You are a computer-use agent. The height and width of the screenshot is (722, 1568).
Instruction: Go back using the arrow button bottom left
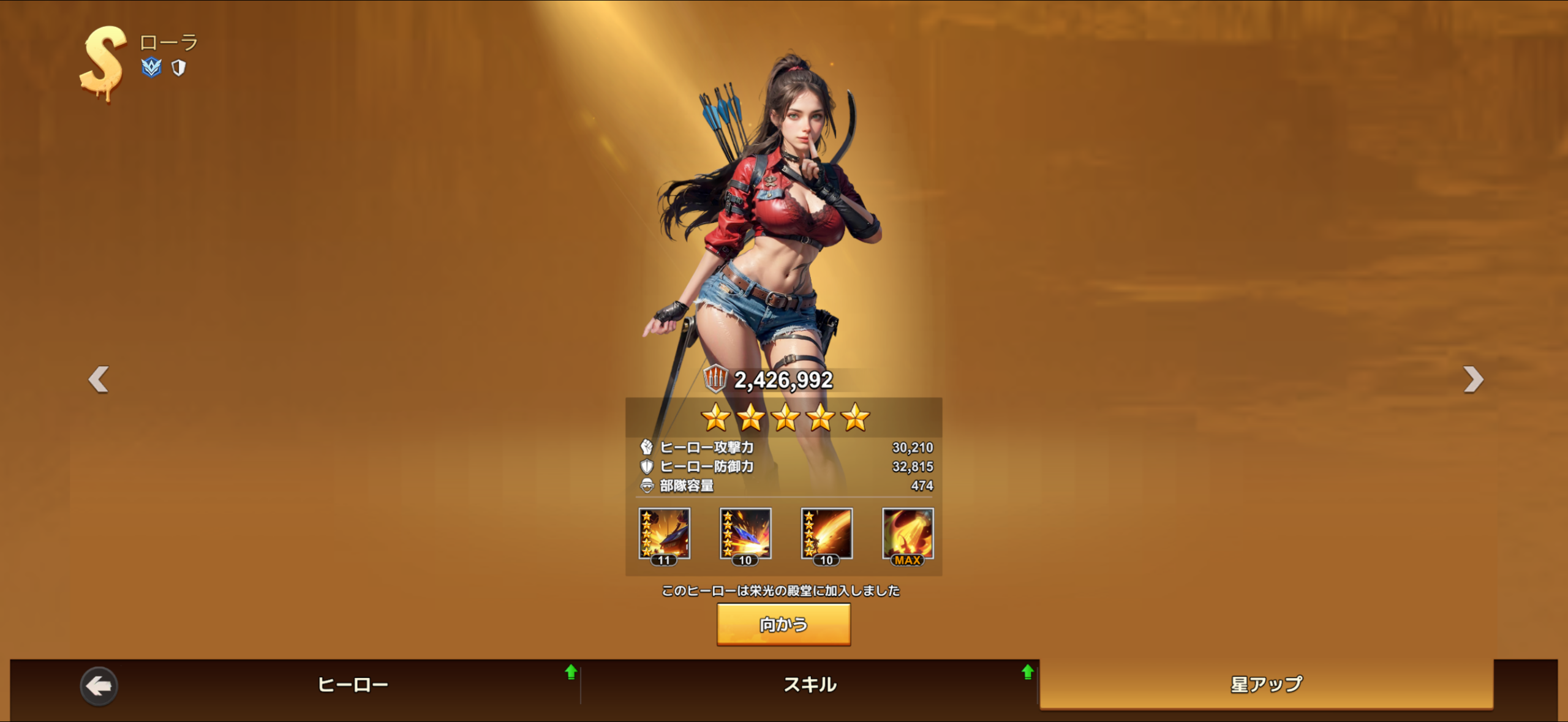[100, 686]
